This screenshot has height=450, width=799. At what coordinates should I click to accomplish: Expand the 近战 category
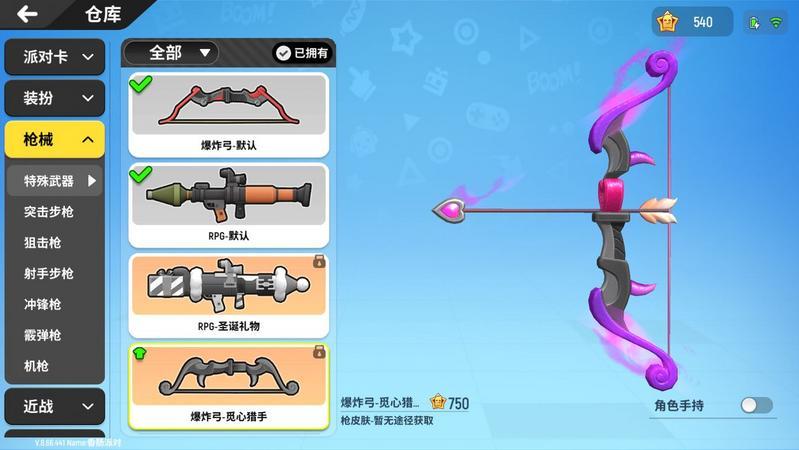55,406
